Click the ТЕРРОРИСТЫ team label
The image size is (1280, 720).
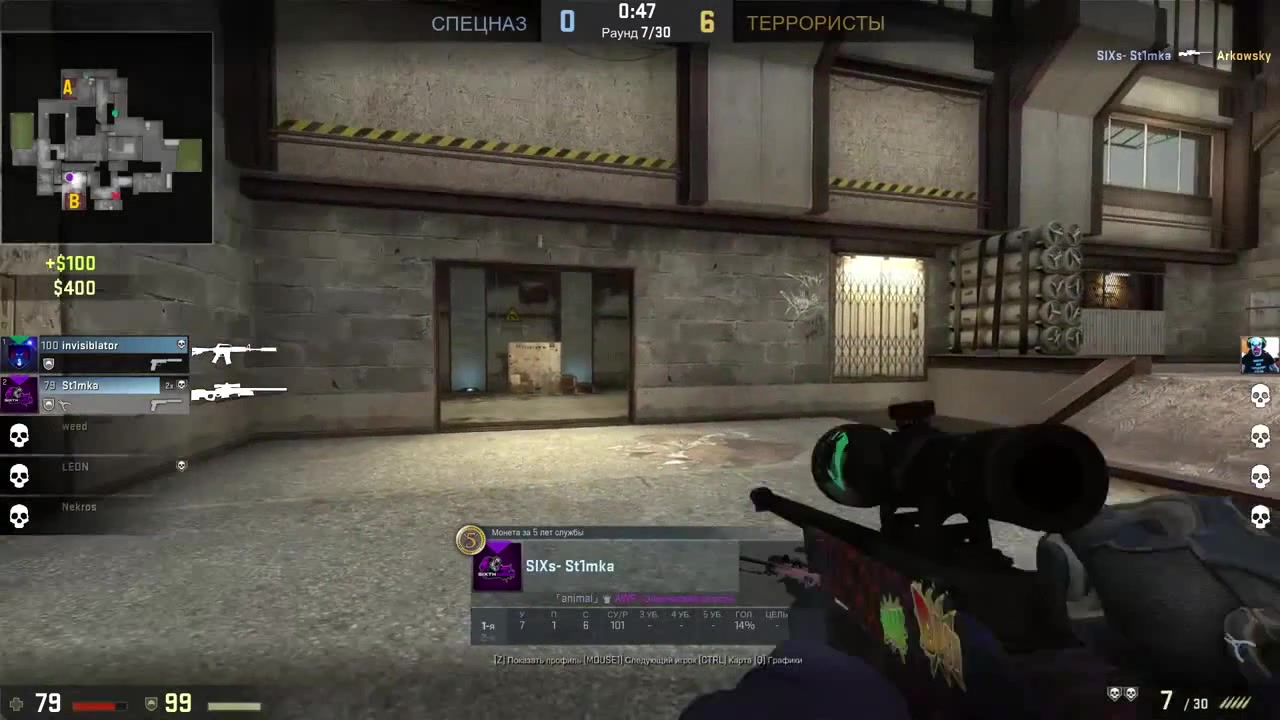[x=815, y=23]
